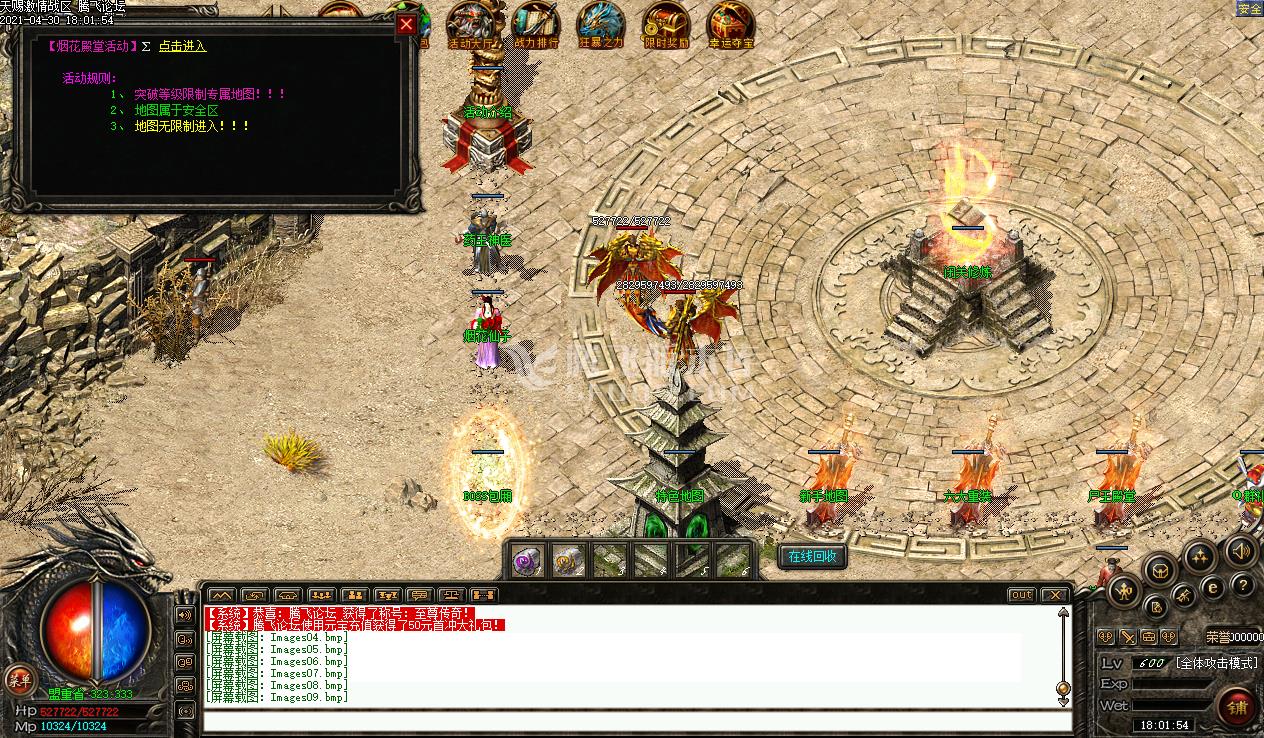1264x738 pixels.
Task: Open the character equipment round button
Action: point(1125,590)
